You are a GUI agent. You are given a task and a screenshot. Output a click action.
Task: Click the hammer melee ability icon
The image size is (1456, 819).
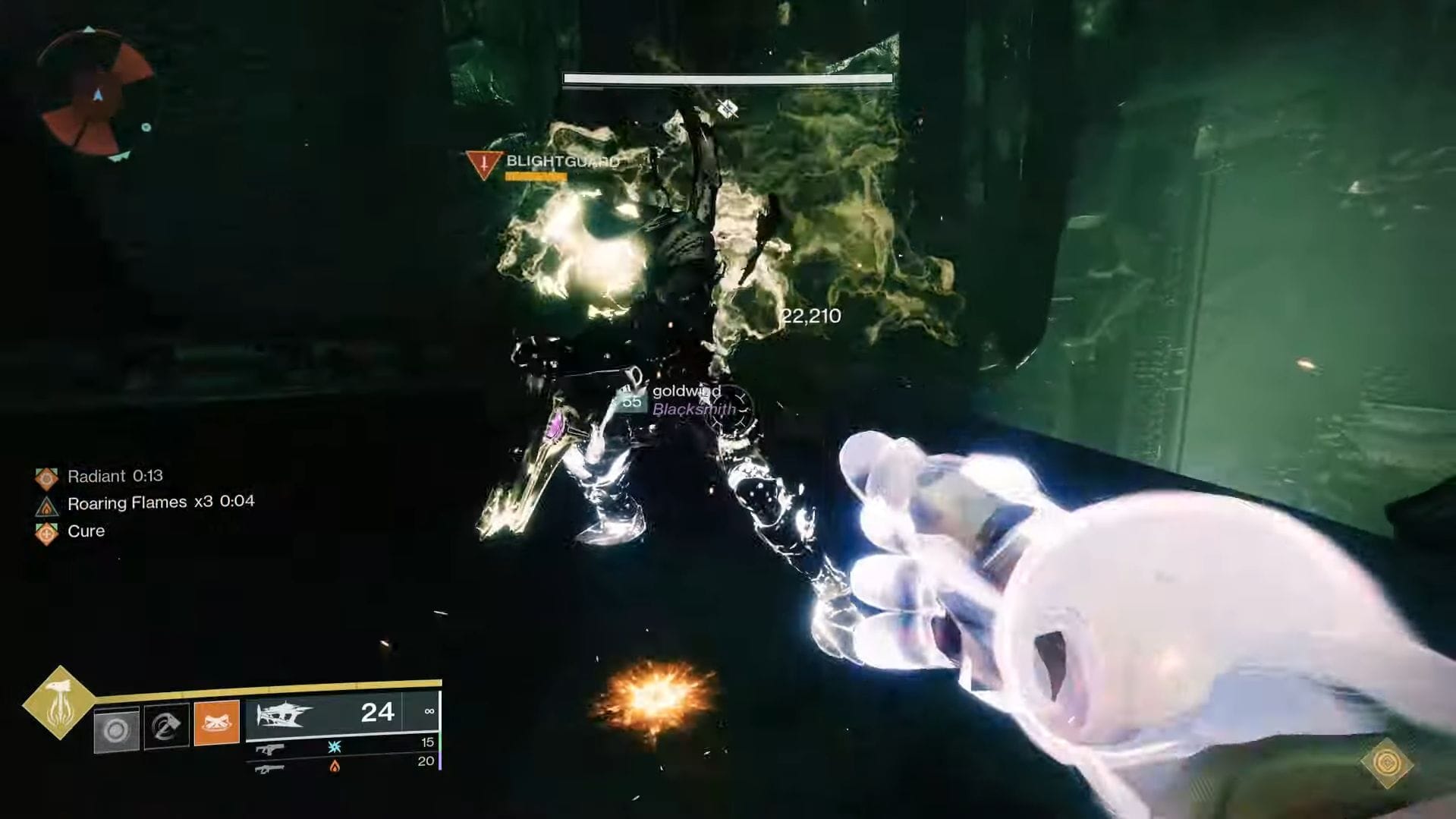(x=165, y=725)
